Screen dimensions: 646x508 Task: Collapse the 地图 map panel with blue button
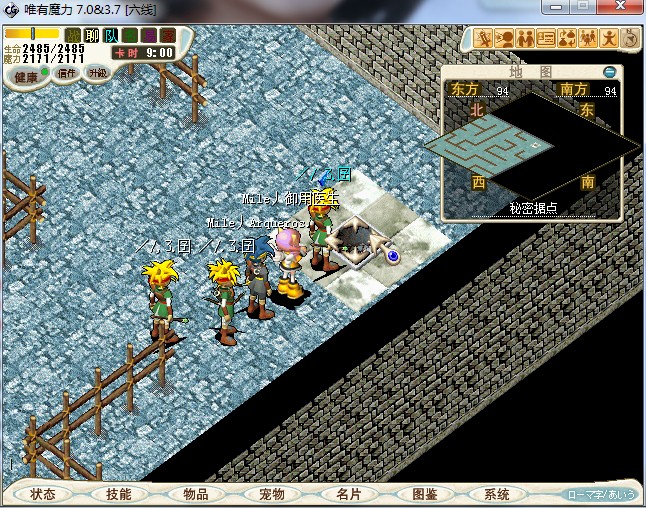tap(610, 72)
